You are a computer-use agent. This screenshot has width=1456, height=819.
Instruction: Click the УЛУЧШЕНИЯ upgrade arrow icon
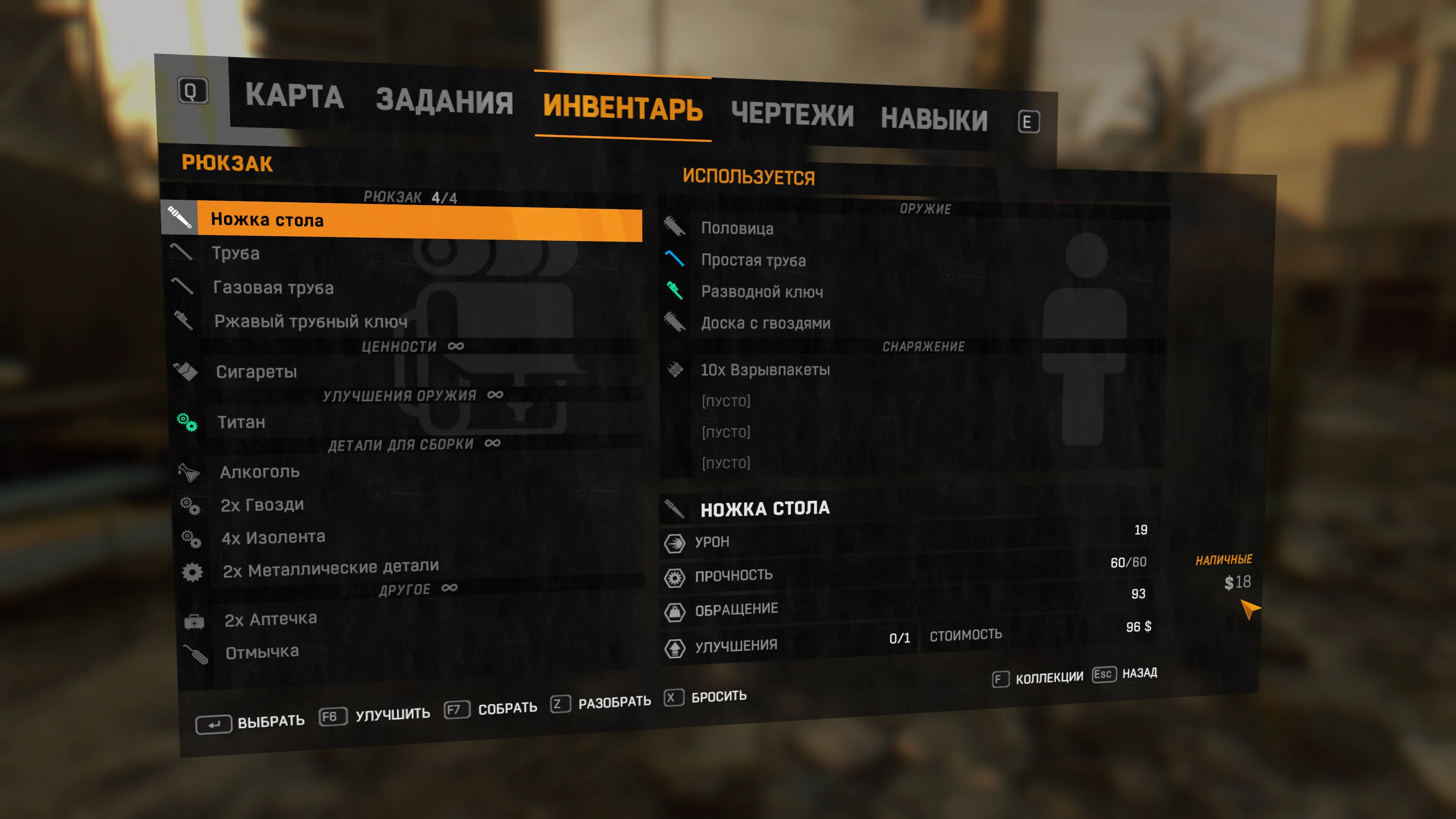tap(675, 647)
